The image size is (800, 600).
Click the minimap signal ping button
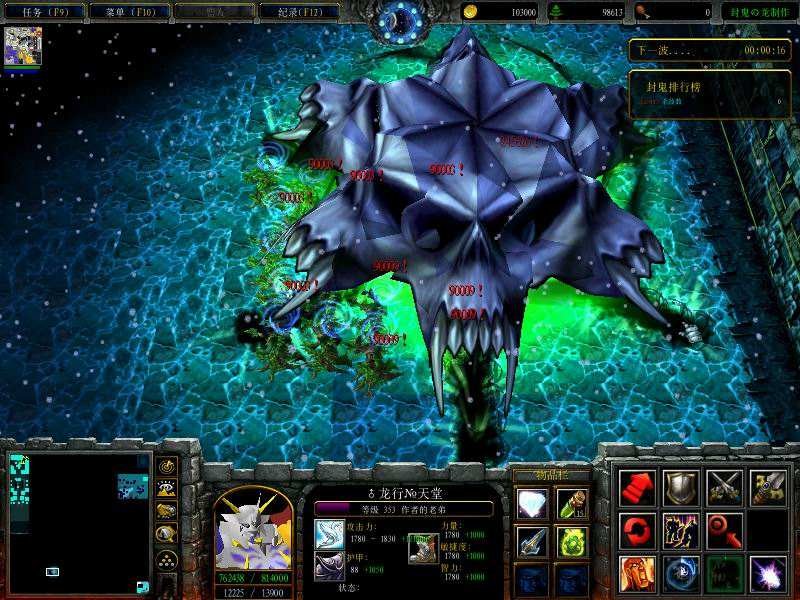(167, 466)
